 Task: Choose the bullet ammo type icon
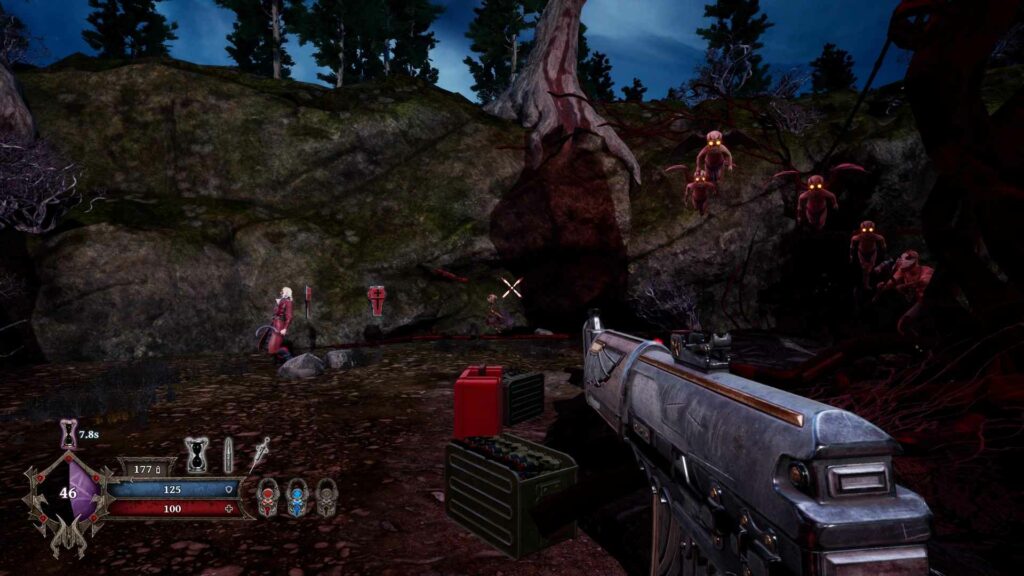click(x=228, y=454)
